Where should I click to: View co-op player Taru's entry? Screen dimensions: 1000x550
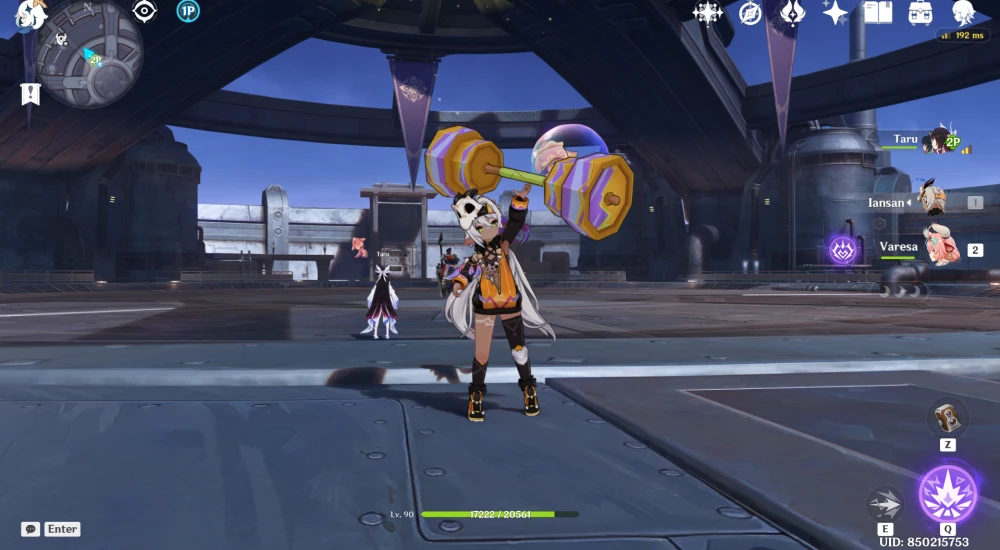(936, 142)
